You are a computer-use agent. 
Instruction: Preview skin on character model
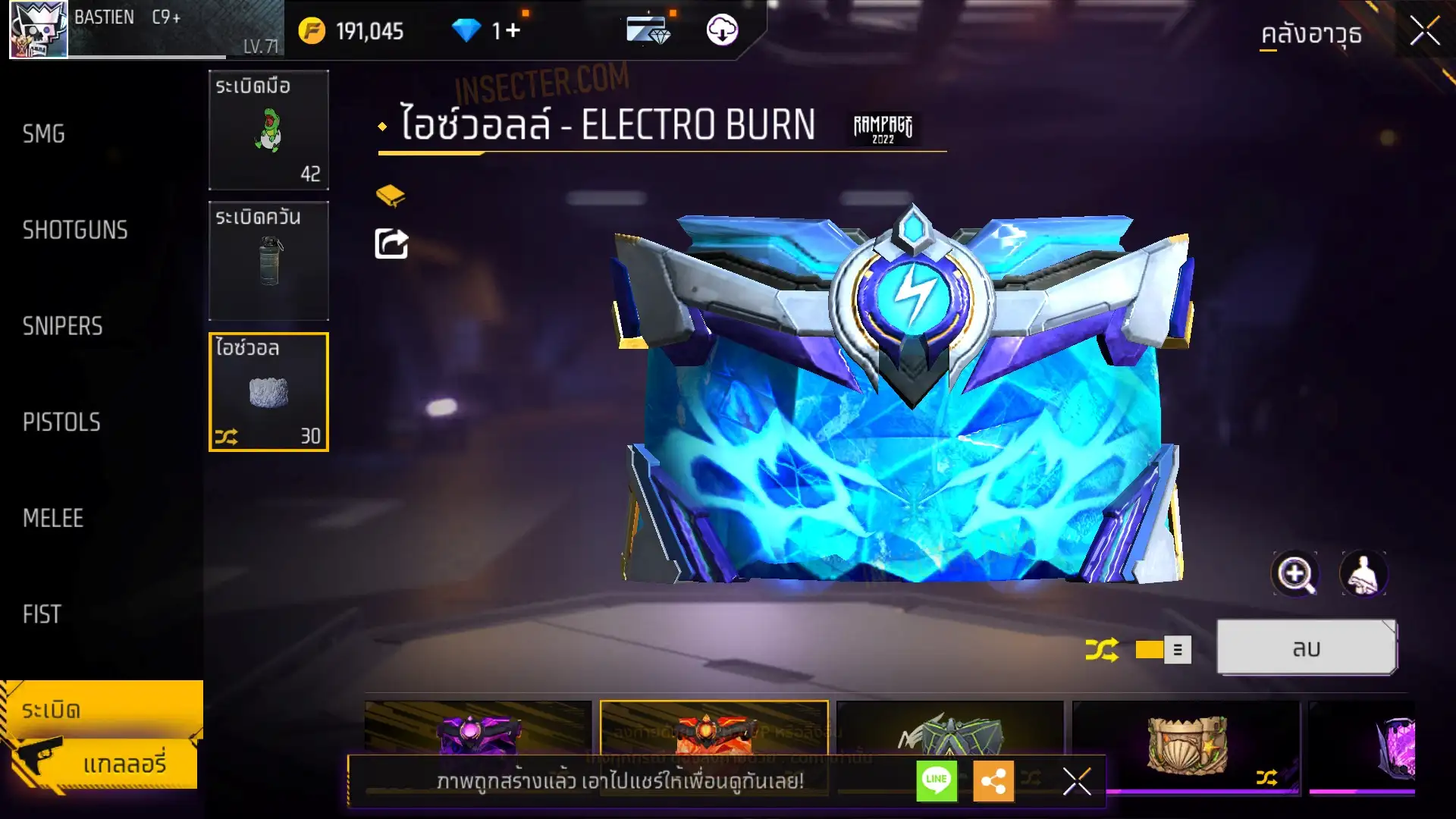1363,574
